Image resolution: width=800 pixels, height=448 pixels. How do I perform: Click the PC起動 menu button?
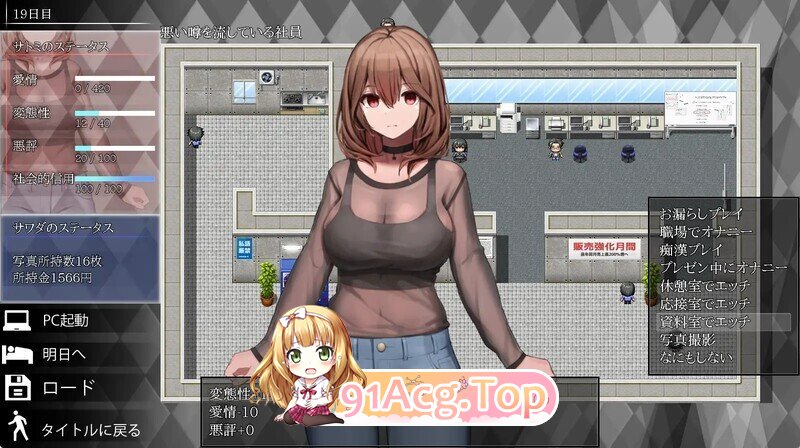coord(66,321)
